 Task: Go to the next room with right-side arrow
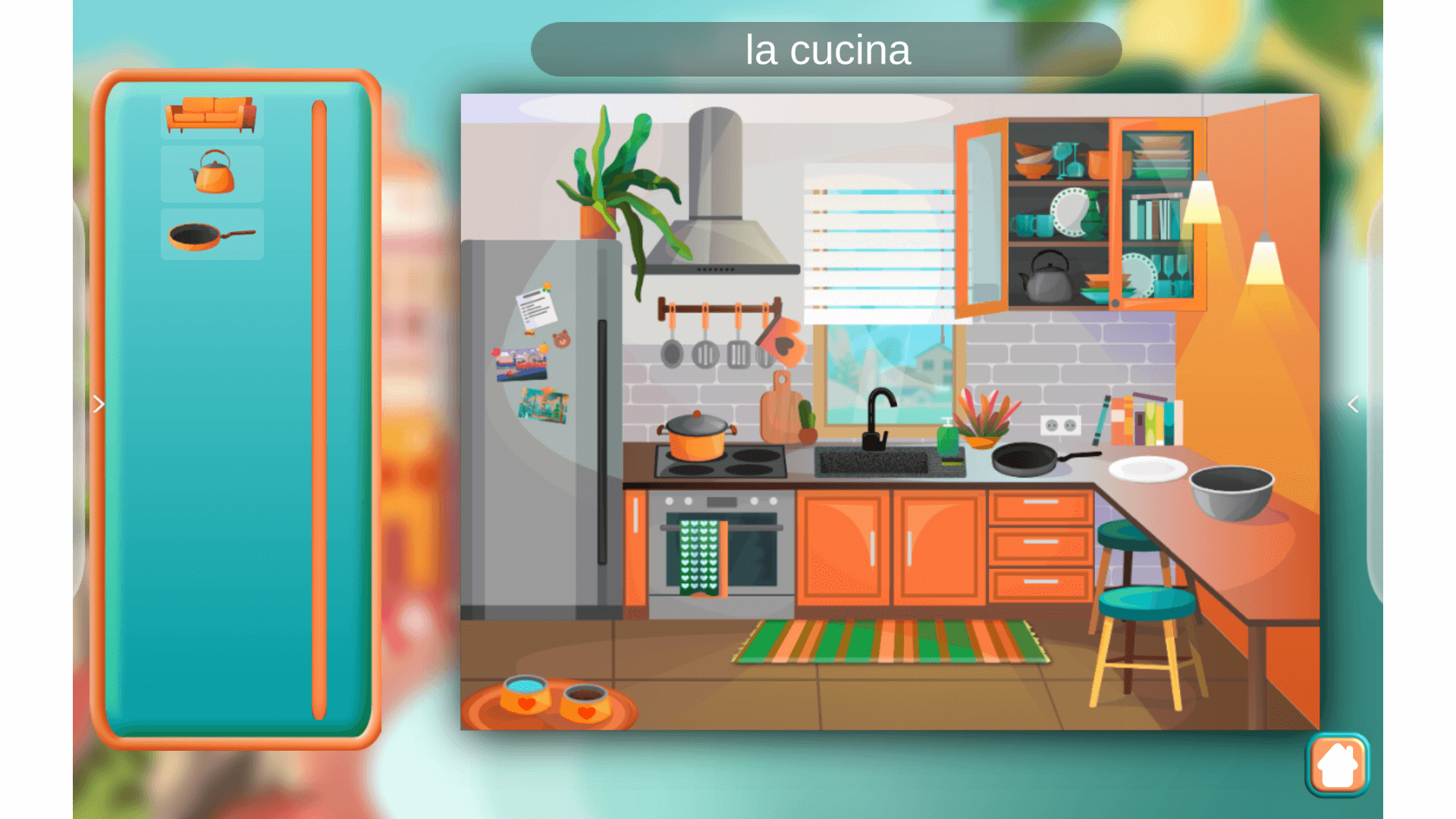1353,405
